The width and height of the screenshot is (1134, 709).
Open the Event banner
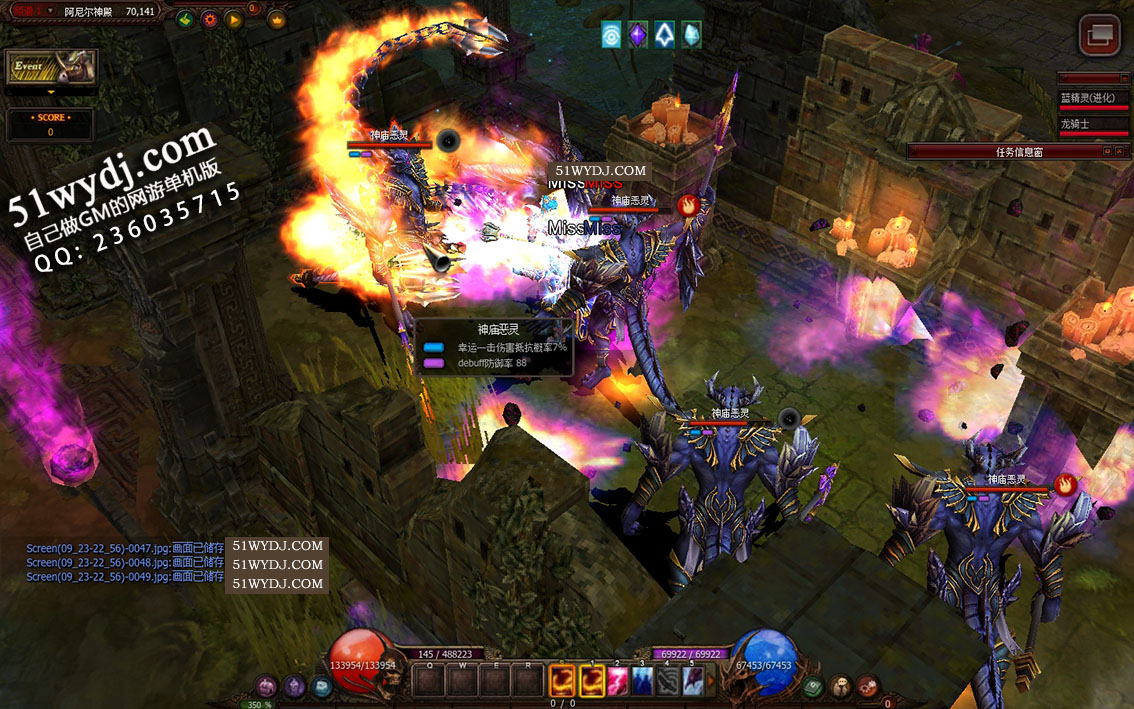52,67
